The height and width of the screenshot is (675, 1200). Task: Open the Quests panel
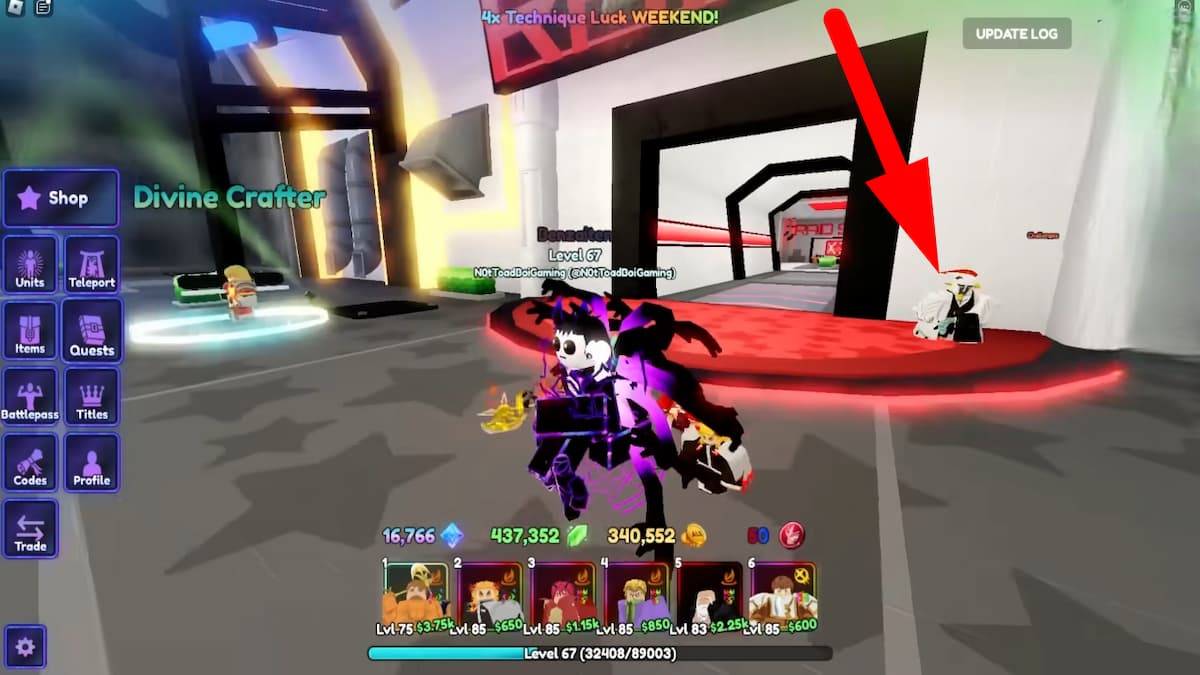[92, 331]
